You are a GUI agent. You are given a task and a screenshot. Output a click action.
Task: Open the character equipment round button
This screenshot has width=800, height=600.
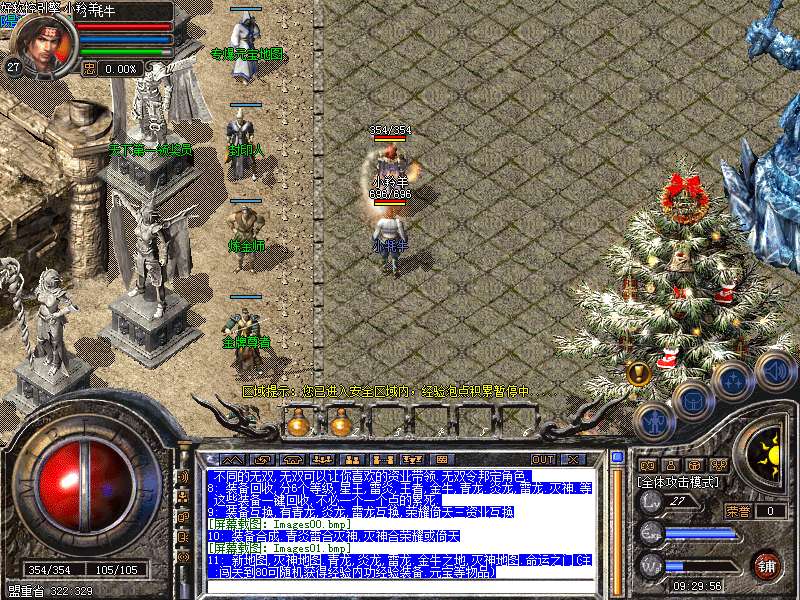[x=656, y=422]
